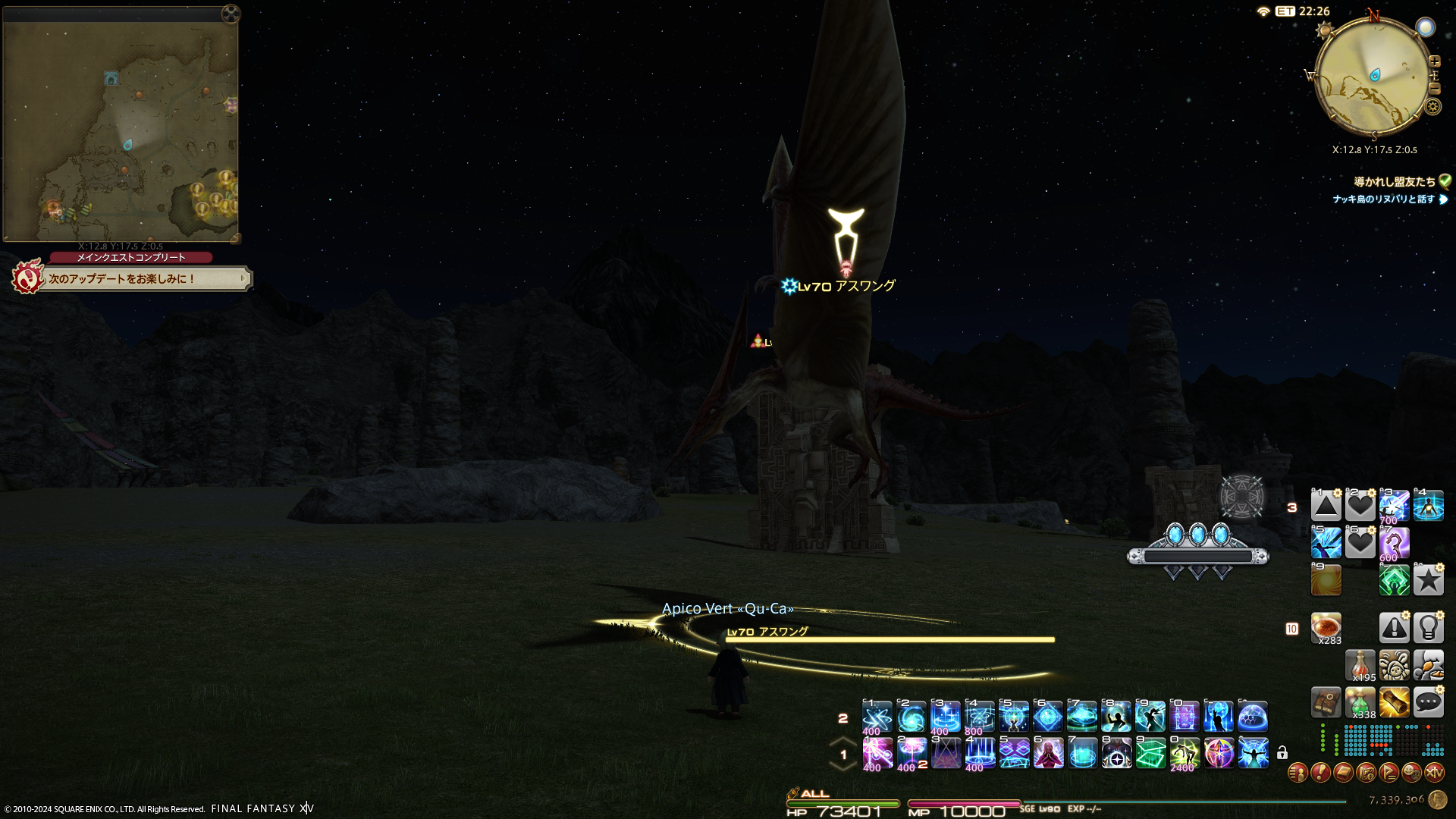1456x819 pixels.
Task: Zoom in the minimap with plus button
Action: pyautogui.click(x=1434, y=61)
